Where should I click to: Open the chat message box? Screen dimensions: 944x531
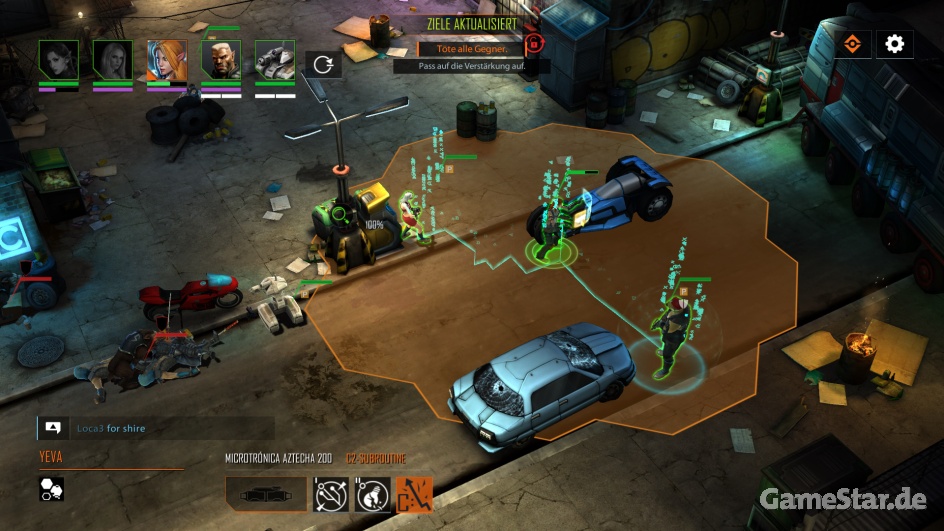[52, 428]
